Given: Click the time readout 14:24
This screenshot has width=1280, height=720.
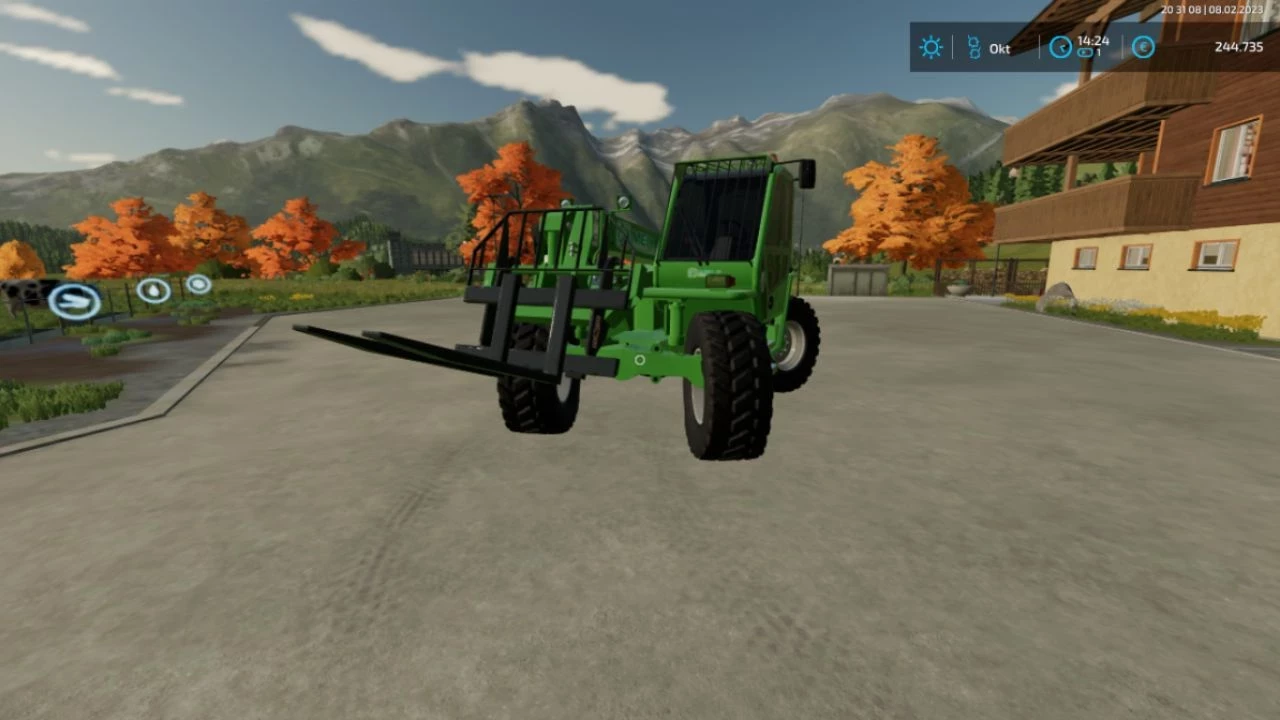Looking at the screenshot, I should (x=1091, y=41).
